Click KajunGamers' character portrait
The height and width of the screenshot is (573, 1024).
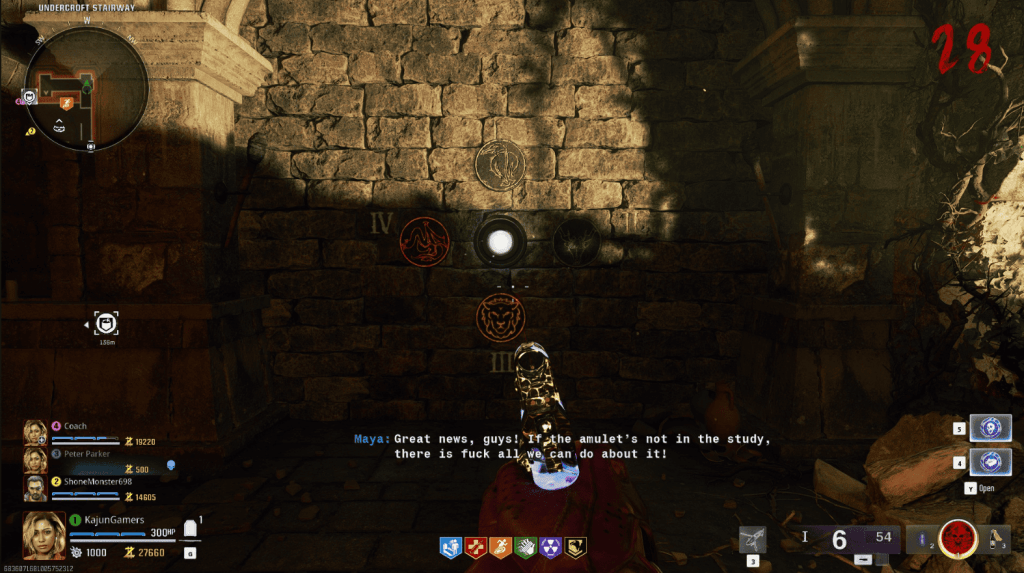pyautogui.click(x=44, y=534)
